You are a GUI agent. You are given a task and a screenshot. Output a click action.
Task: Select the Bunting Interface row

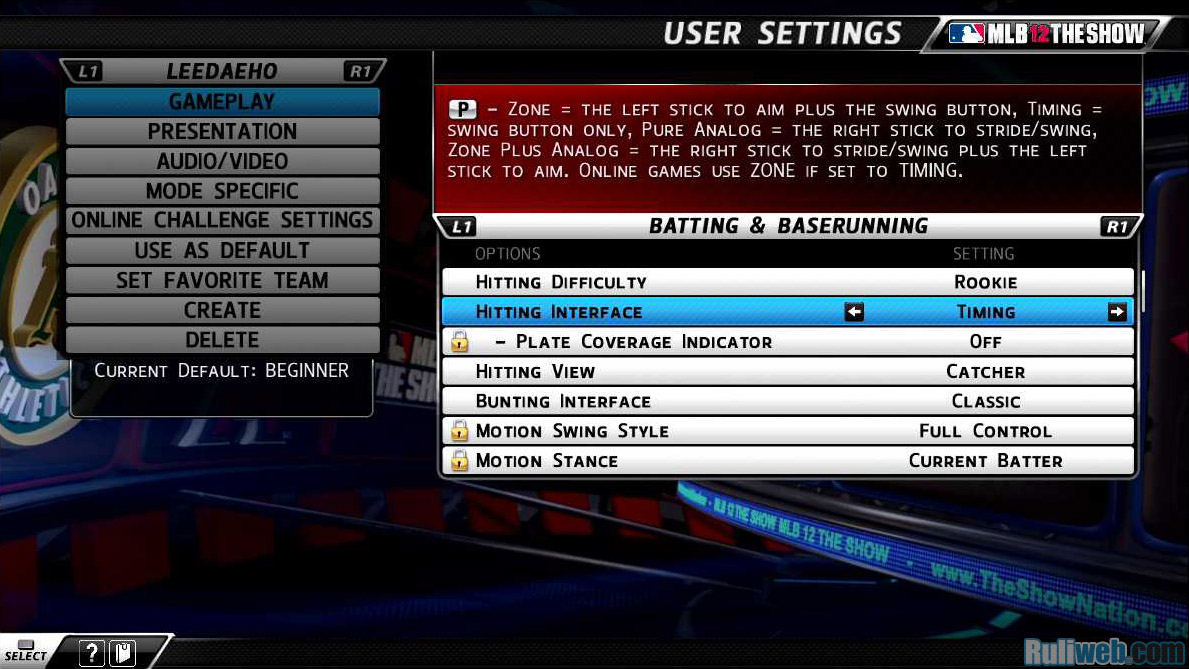[x=787, y=401]
